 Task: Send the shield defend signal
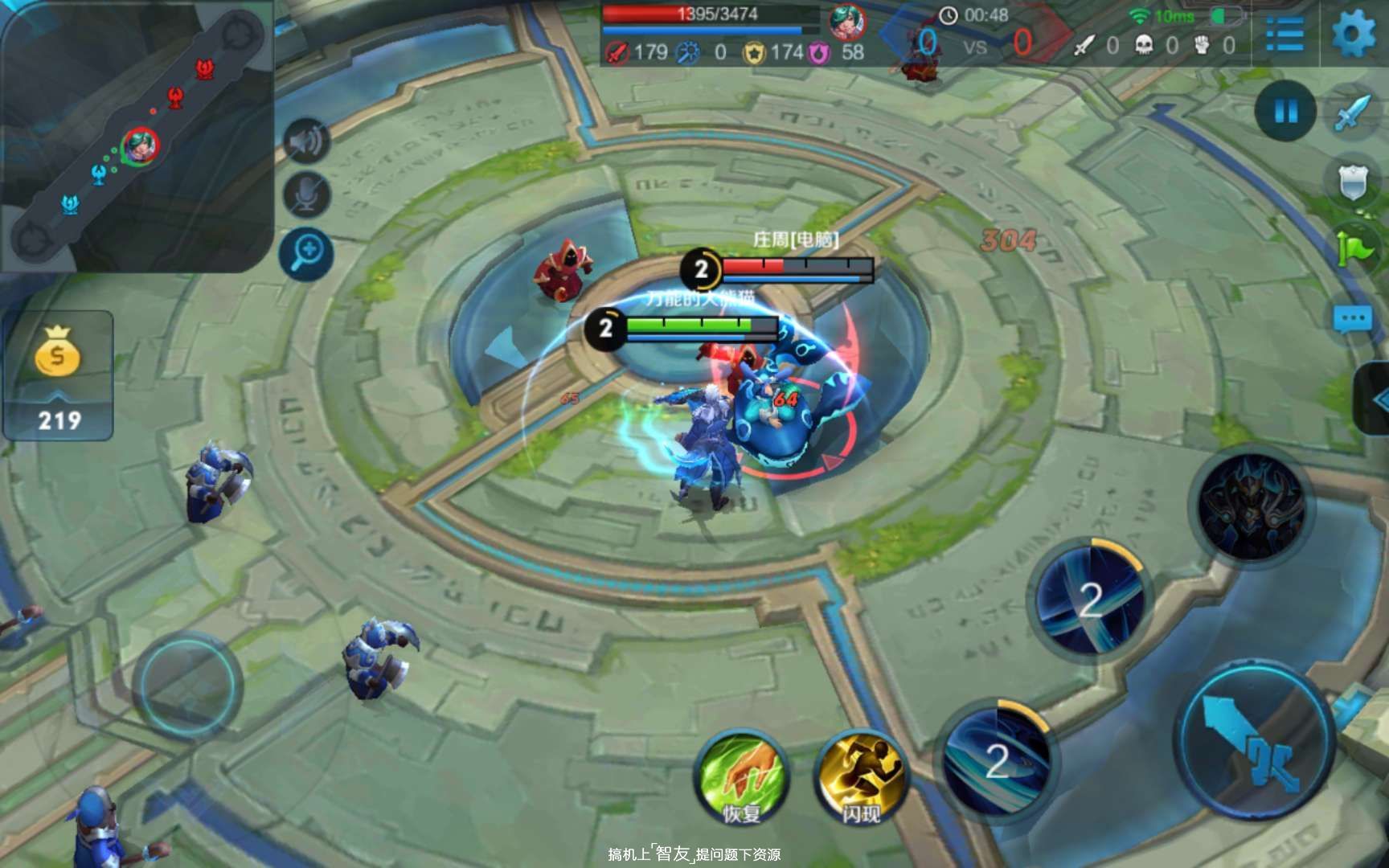click(x=1354, y=182)
